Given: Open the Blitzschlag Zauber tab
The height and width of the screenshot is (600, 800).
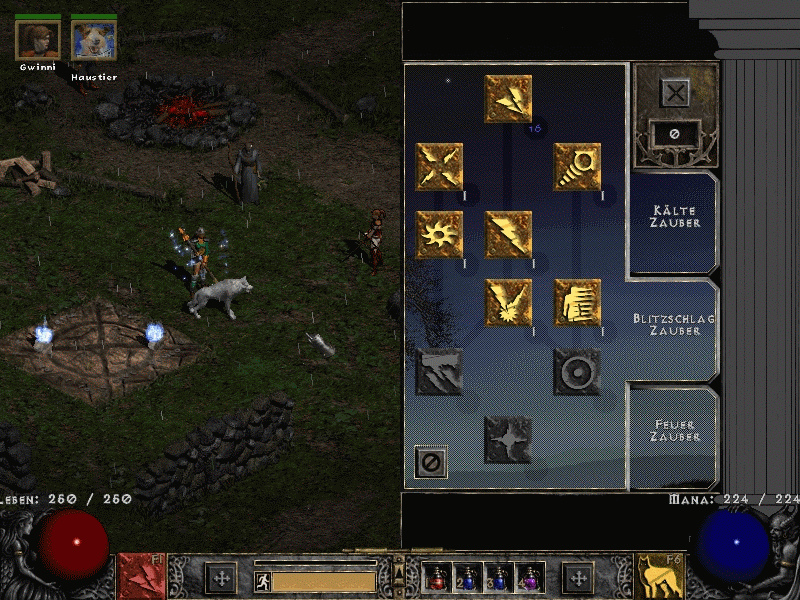Looking at the screenshot, I should point(673,324).
